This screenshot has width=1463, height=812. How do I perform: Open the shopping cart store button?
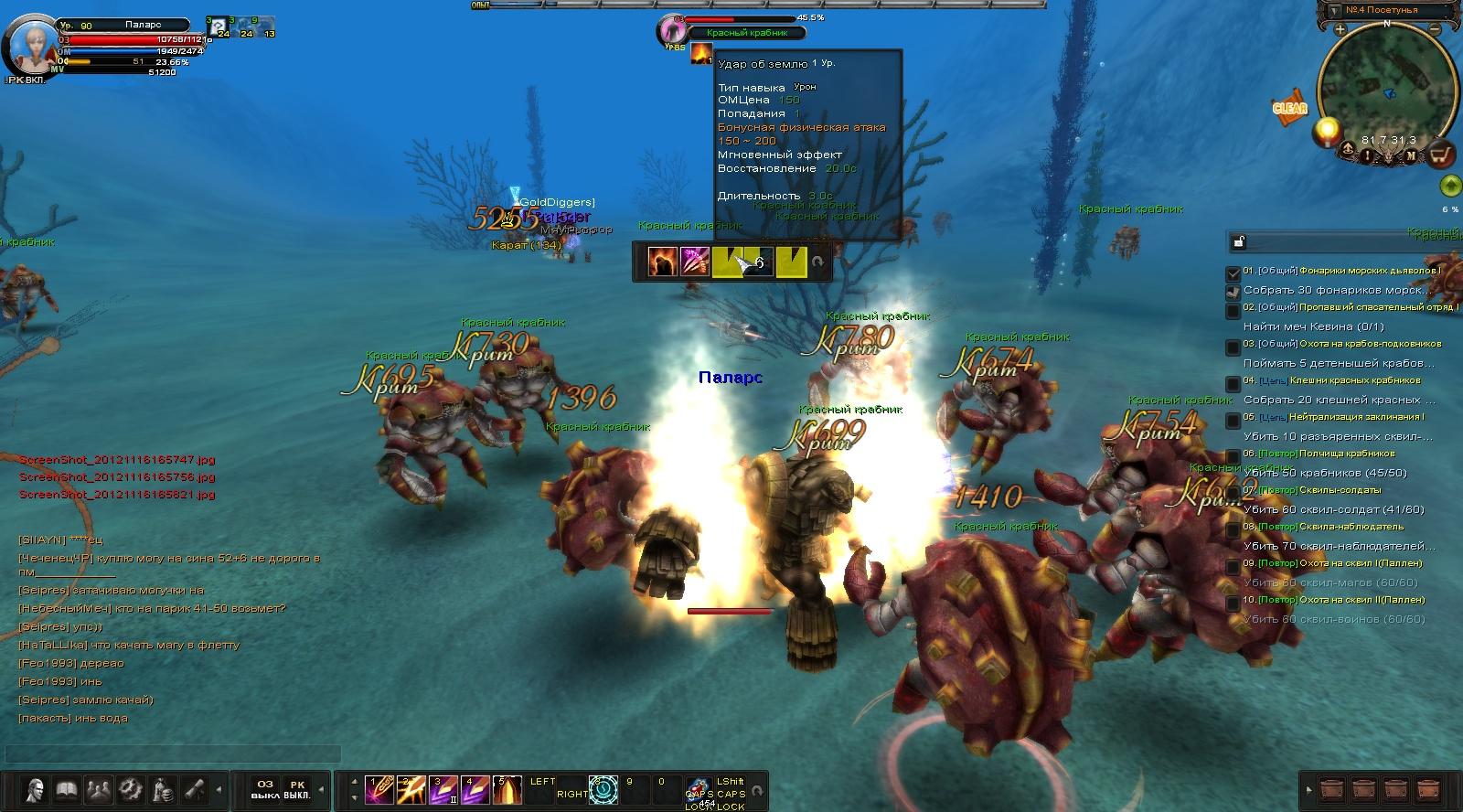(1441, 154)
